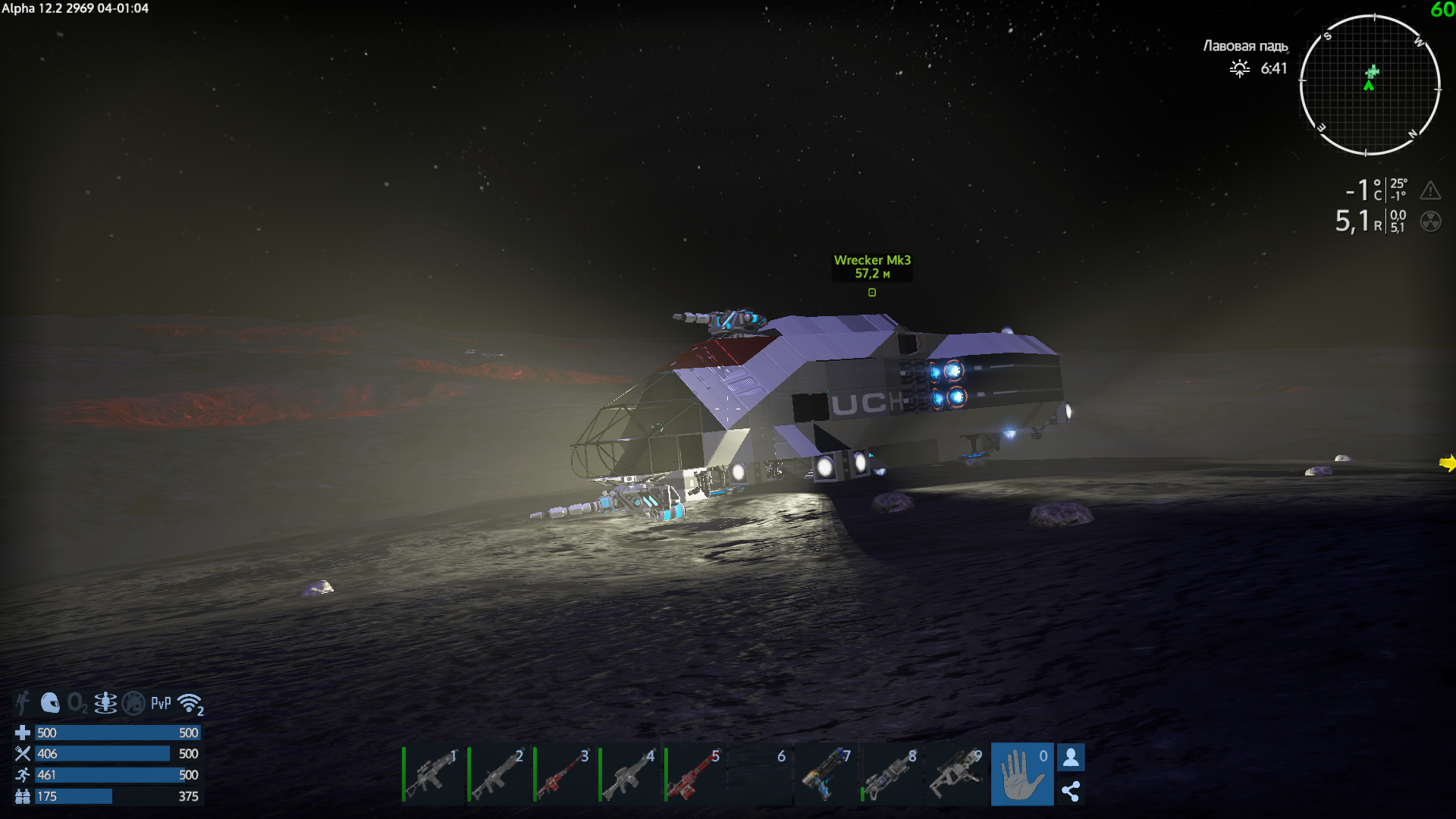Open the player profile icon beside the hotbar
Viewport: 1456px width, 819px height.
tap(1071, 757)
